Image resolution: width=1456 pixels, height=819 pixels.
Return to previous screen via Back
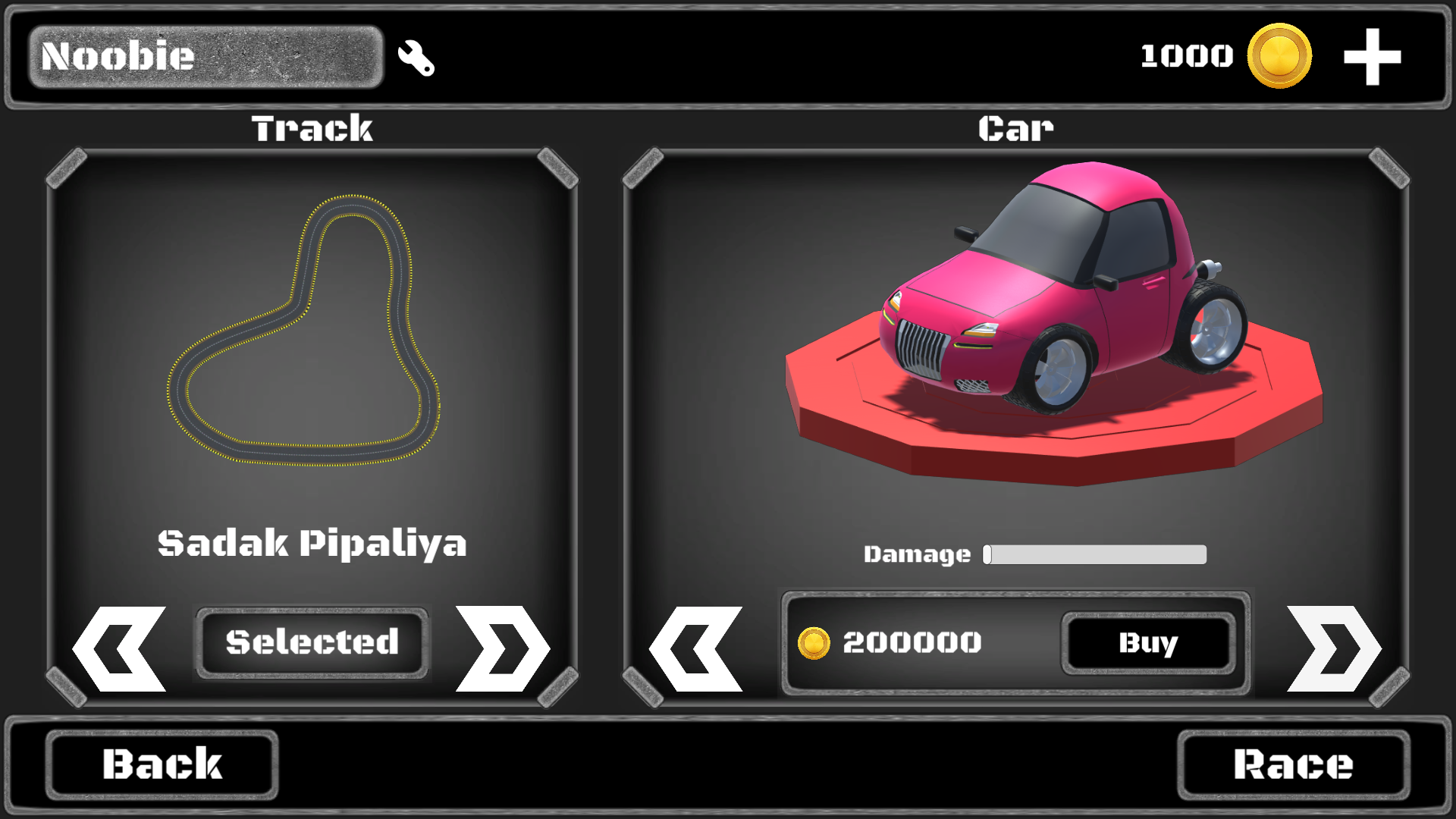point(162,764)
